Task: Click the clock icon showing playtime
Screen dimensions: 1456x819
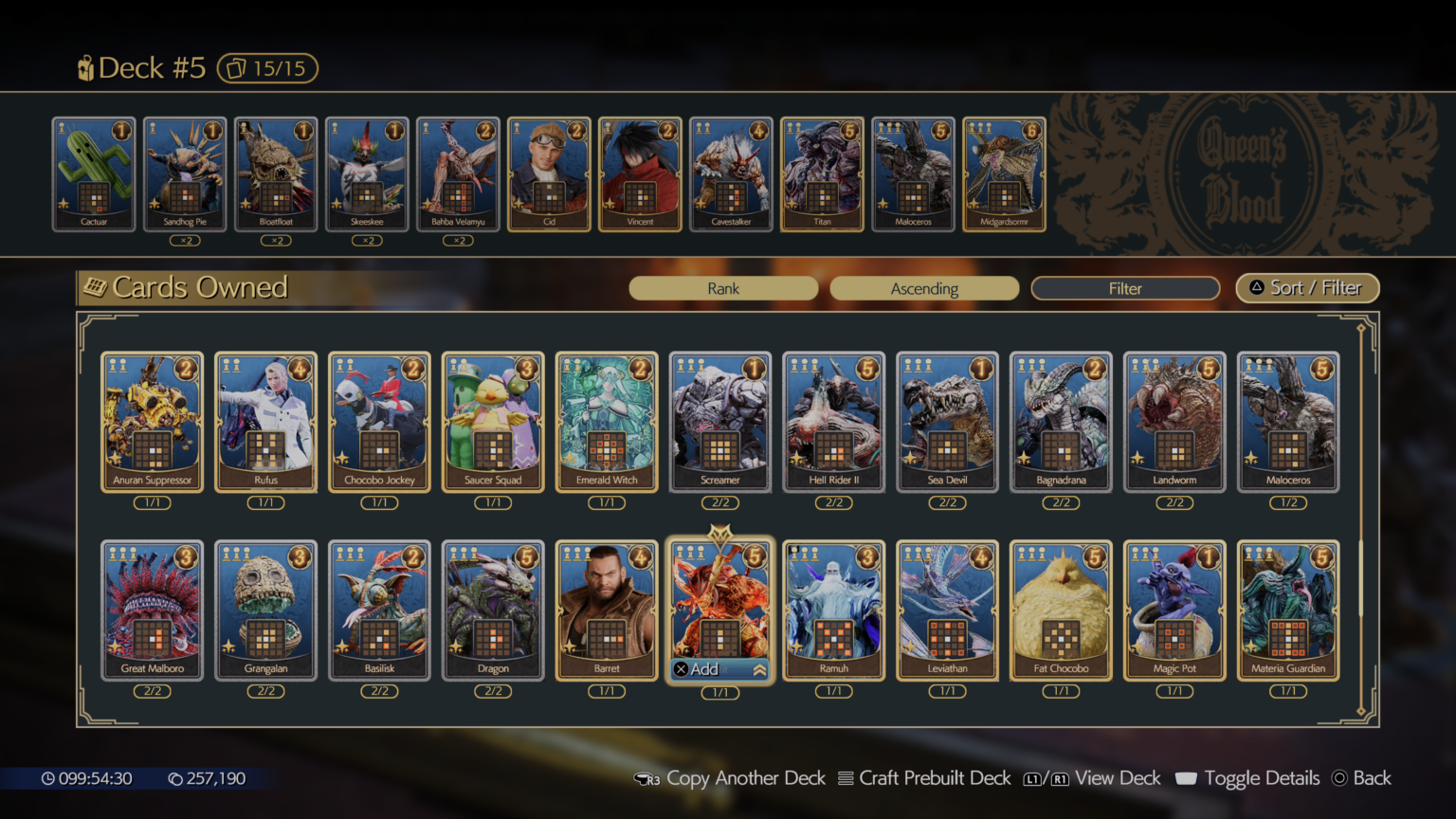Action: tap(48, 777)
